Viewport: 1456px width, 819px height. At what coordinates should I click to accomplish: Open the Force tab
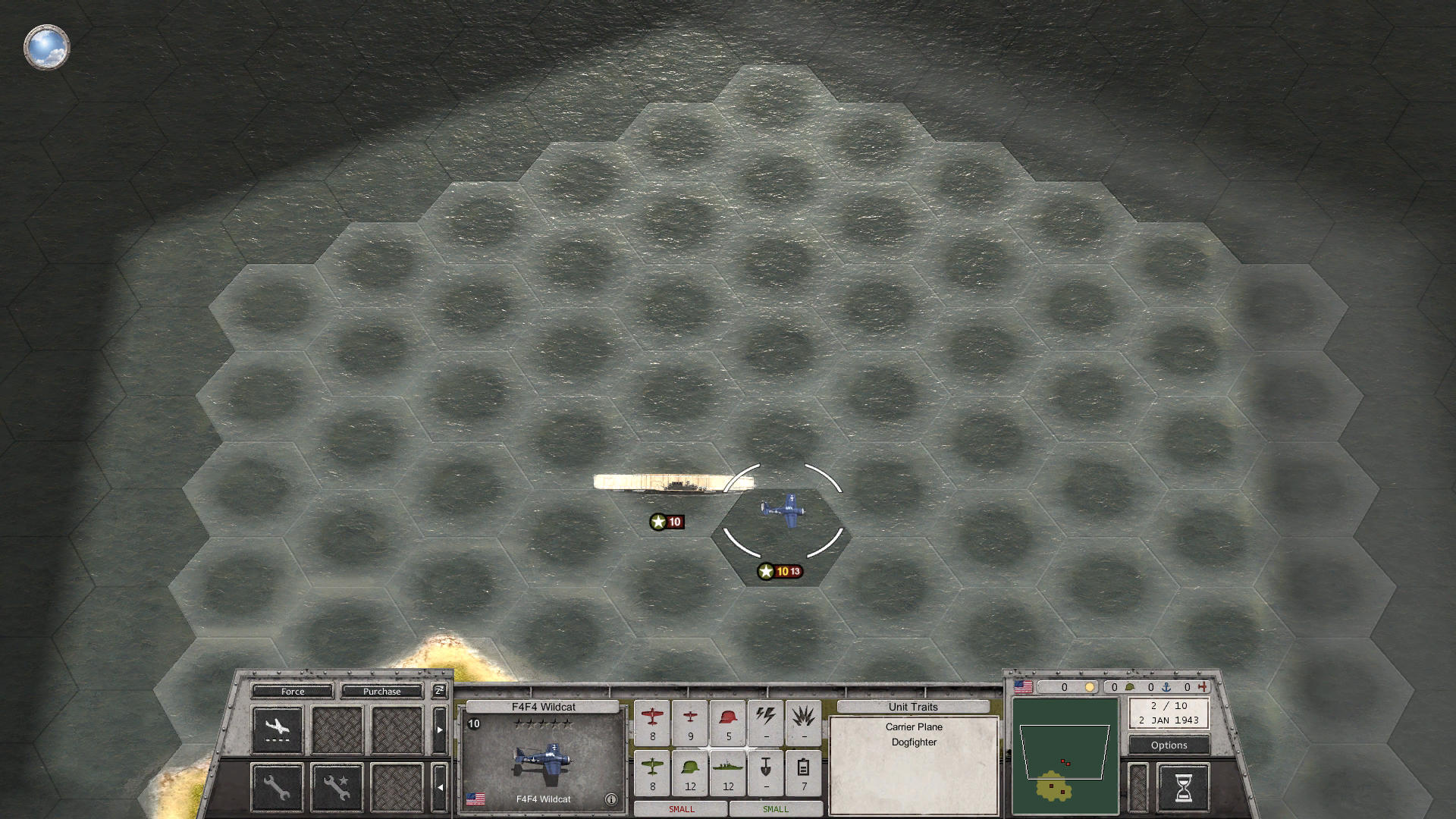coord(292,691)
